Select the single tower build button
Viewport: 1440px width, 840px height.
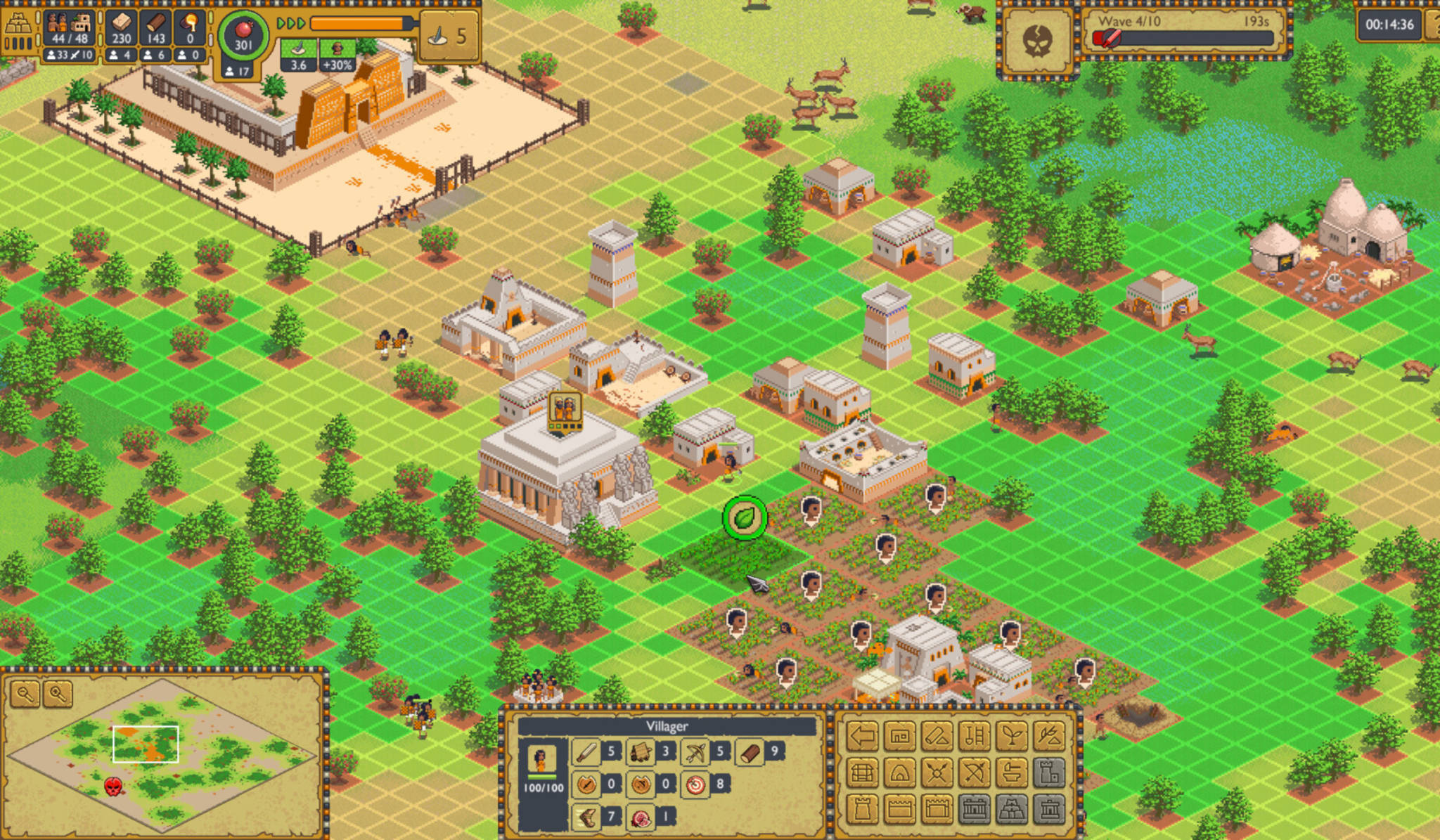coord(863,810)
